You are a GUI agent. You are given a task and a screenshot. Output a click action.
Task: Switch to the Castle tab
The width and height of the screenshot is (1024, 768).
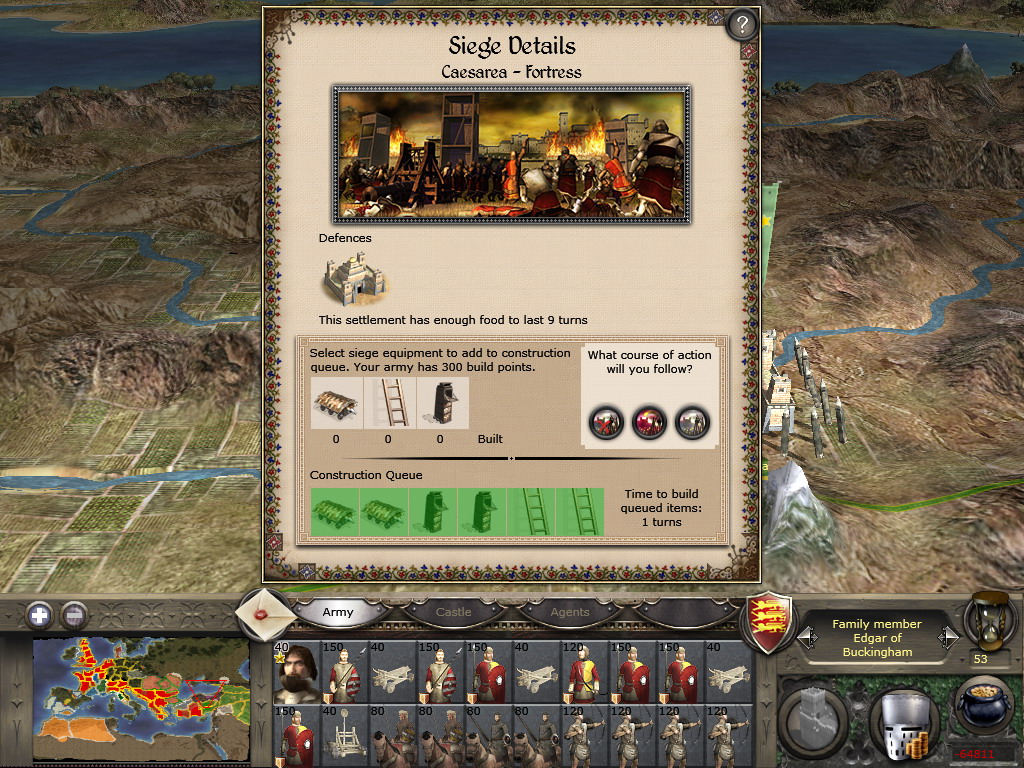coord(453,612)
